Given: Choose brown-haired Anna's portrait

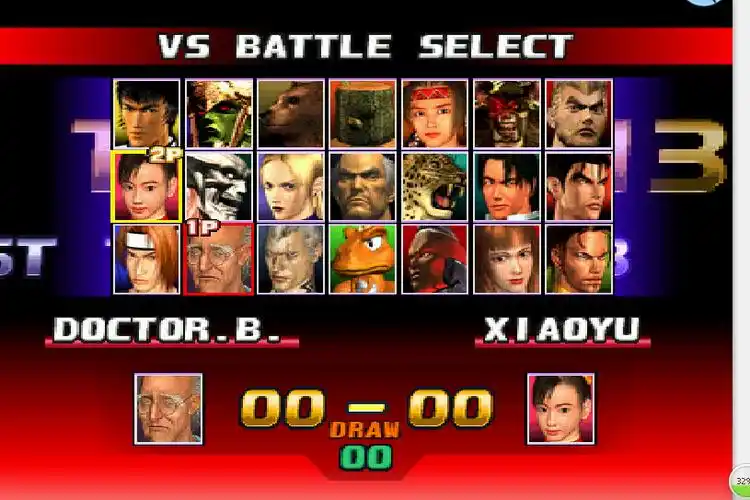Looking at the screenshot, I should point(507,259).
